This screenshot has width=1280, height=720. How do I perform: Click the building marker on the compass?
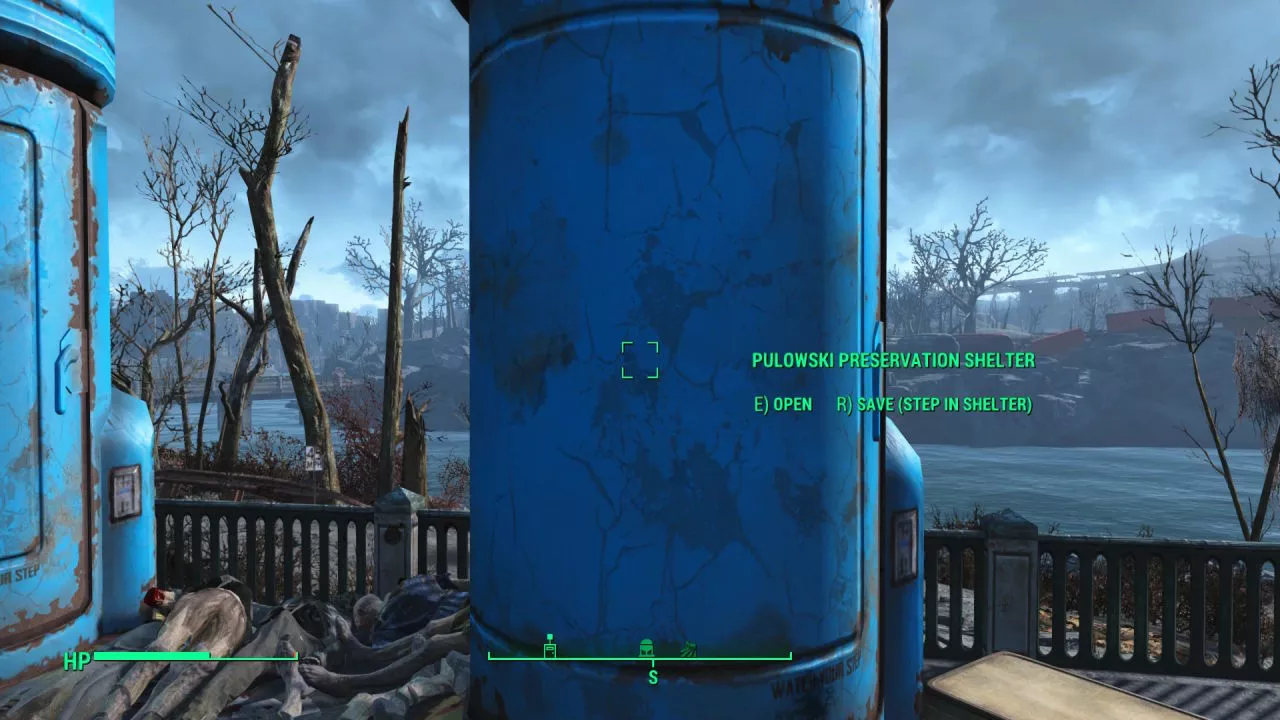click(549, 646)
